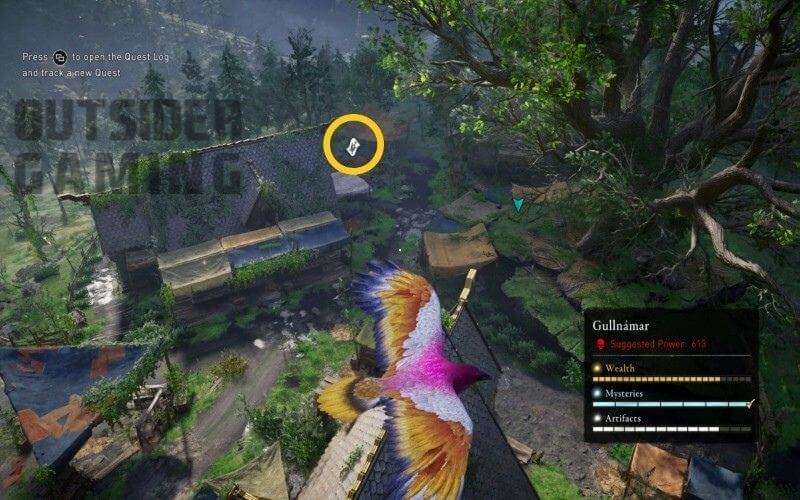This screenshot has height=500, width=800.
Task: Click the teal triangle location marker
Action: [518, 204]
